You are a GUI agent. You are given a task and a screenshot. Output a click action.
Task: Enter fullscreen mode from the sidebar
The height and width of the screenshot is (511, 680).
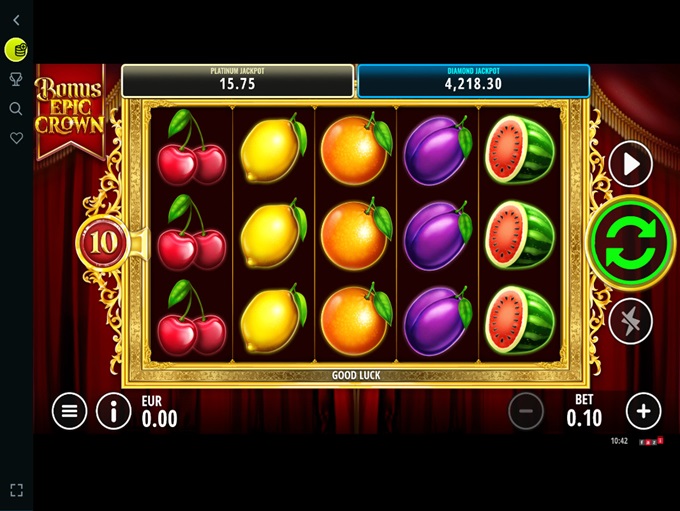click(16, 490)
